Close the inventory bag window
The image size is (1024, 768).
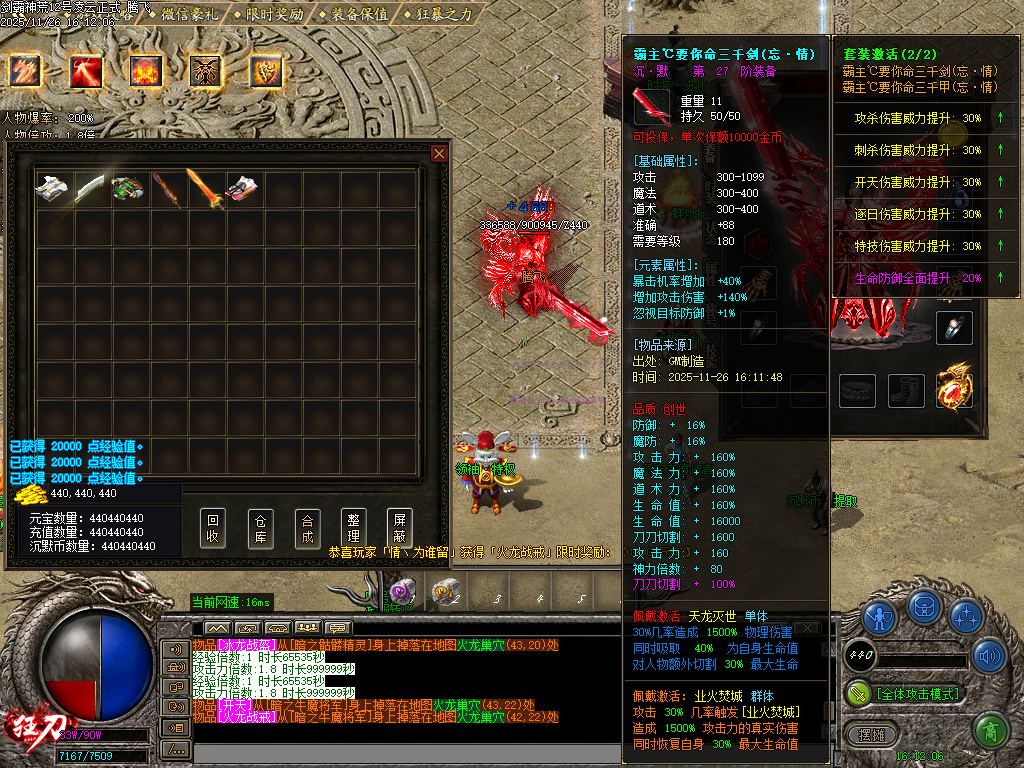(439, 153)
